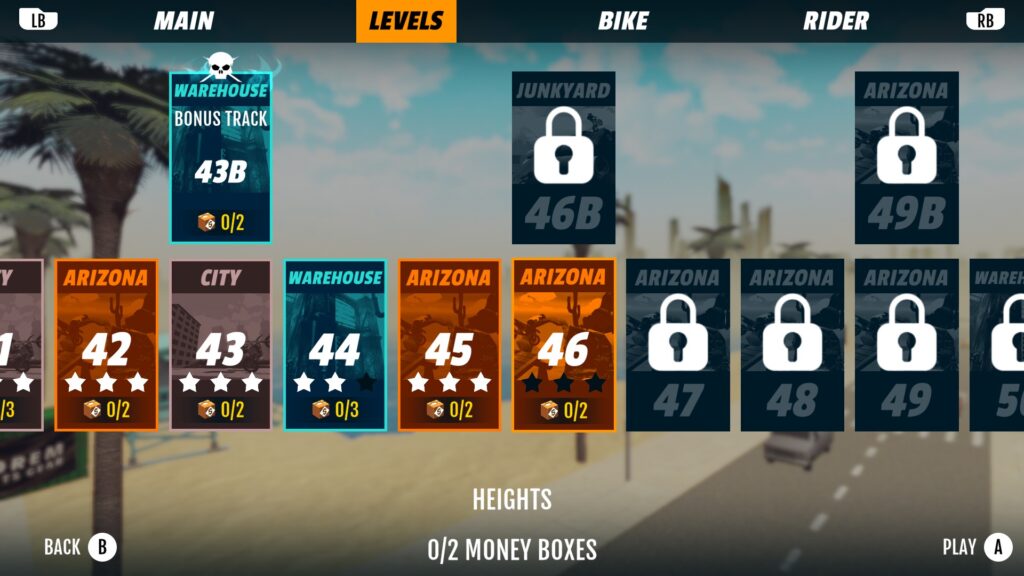Viewport: 1024px width, 576px height.
Task: Choose Arizona level 45
Action: [x=449, y=345]
